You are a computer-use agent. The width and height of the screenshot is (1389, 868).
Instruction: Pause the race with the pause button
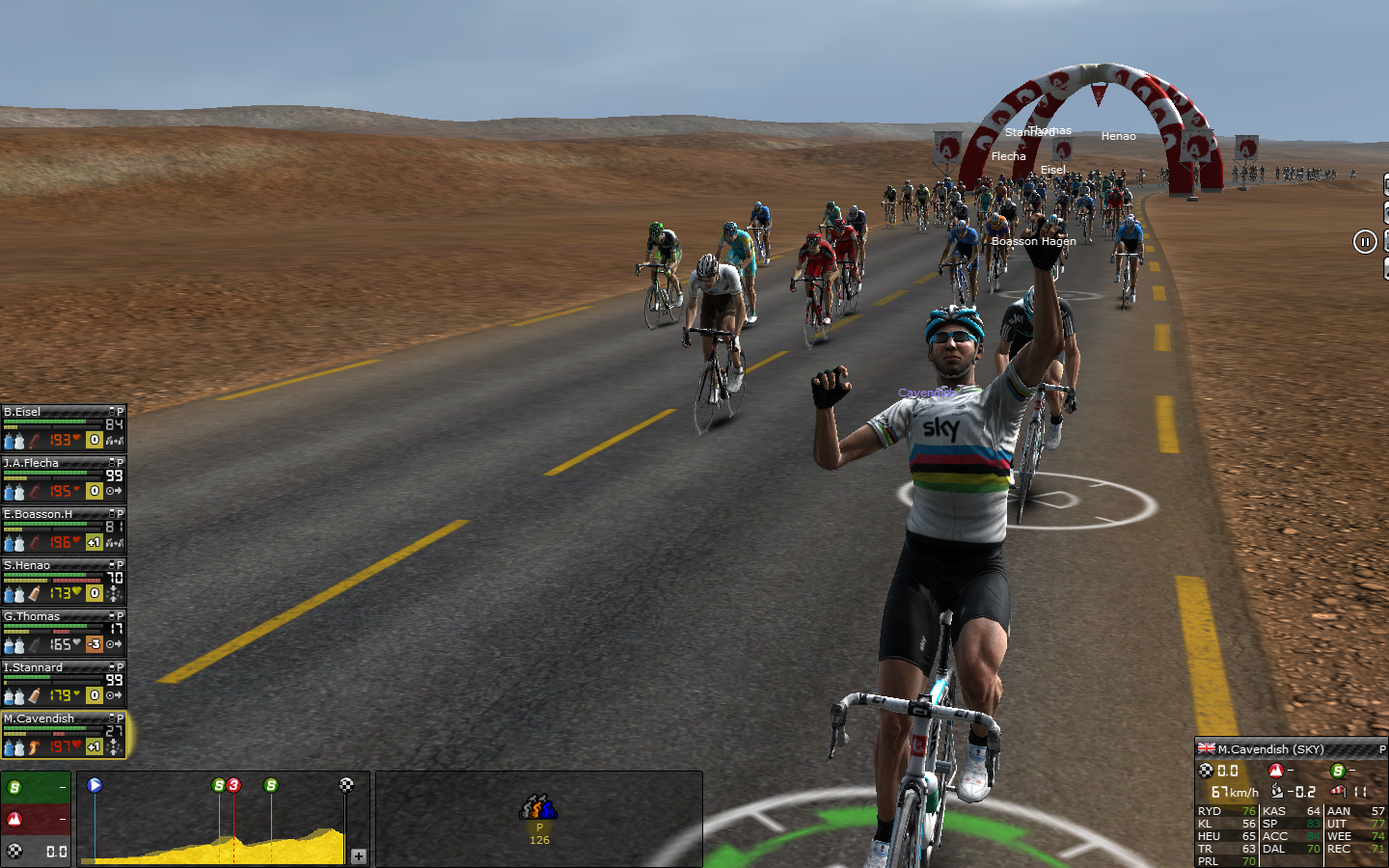coord(1364,242)
